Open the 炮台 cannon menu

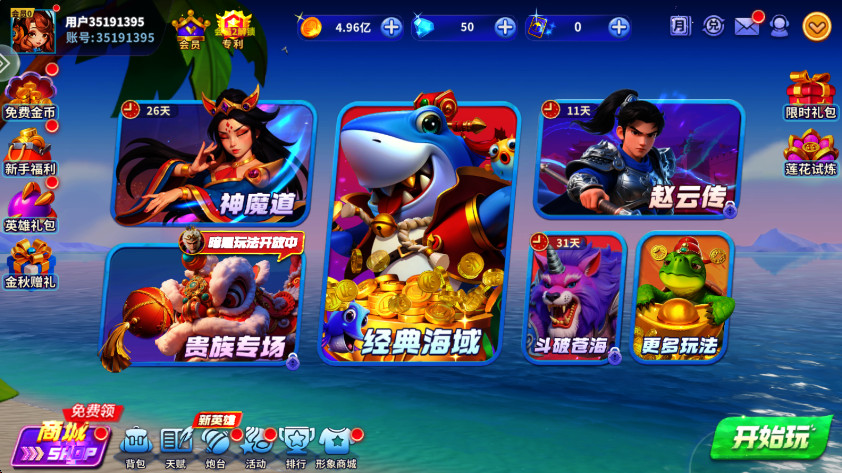coord(215,441)
